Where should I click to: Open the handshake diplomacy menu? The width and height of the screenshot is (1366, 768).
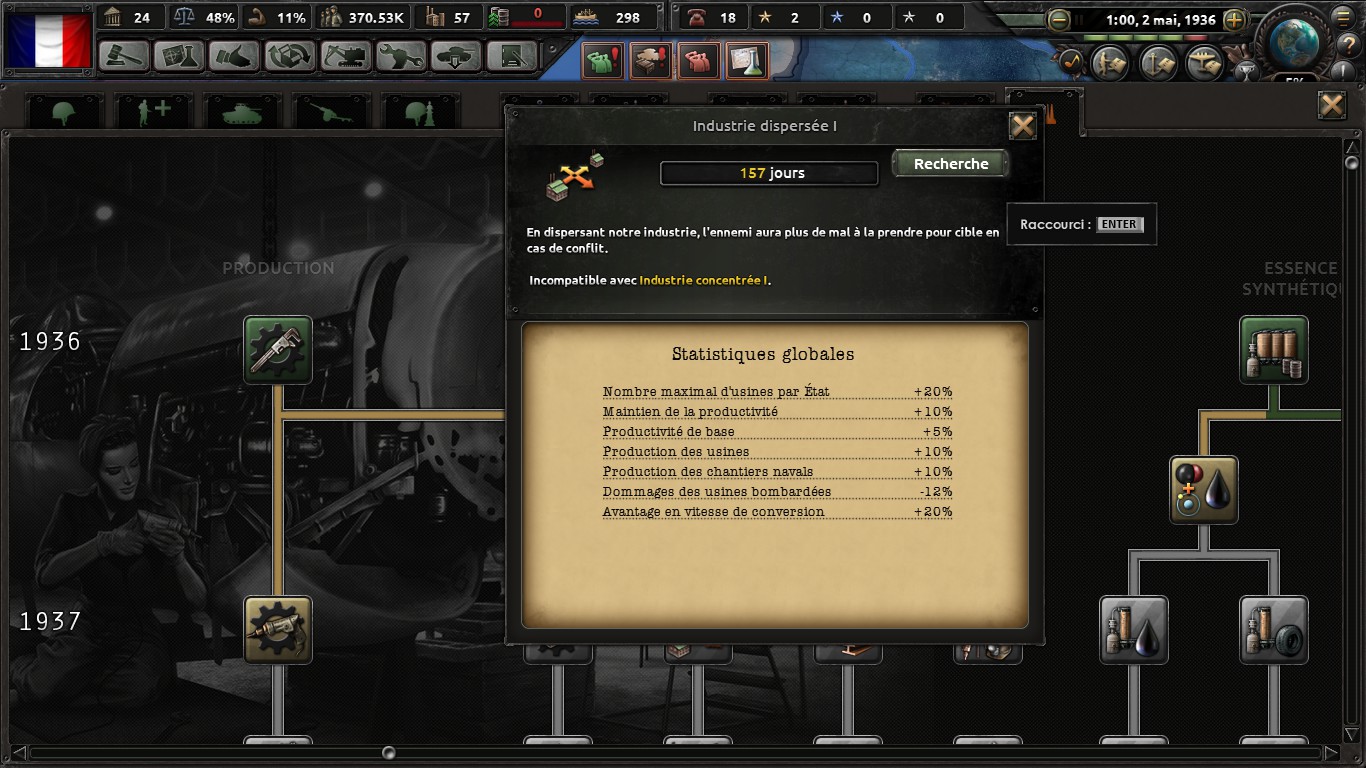point(235,55)
